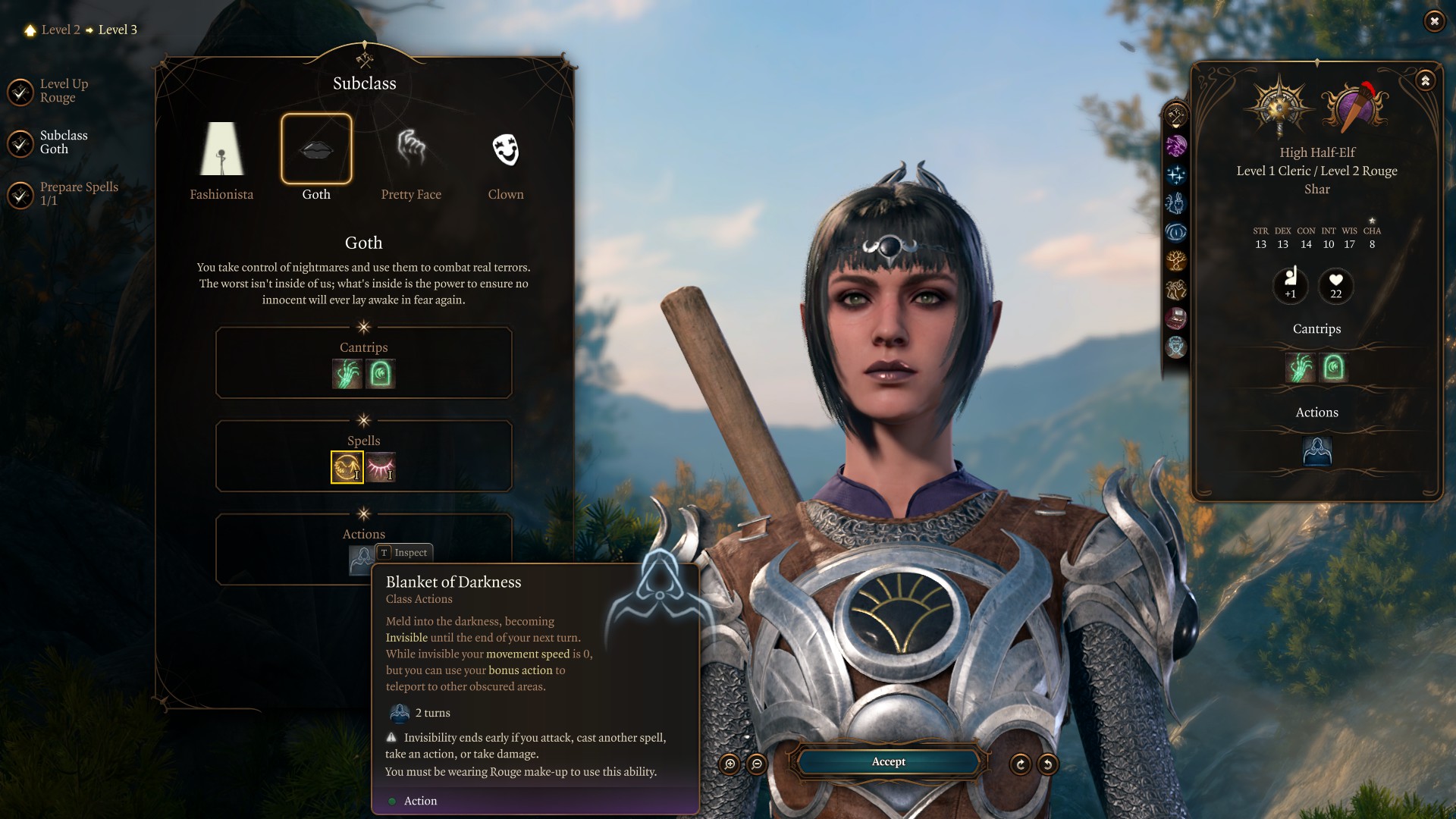Select the Goth subclass

click(x=316, y=149)
